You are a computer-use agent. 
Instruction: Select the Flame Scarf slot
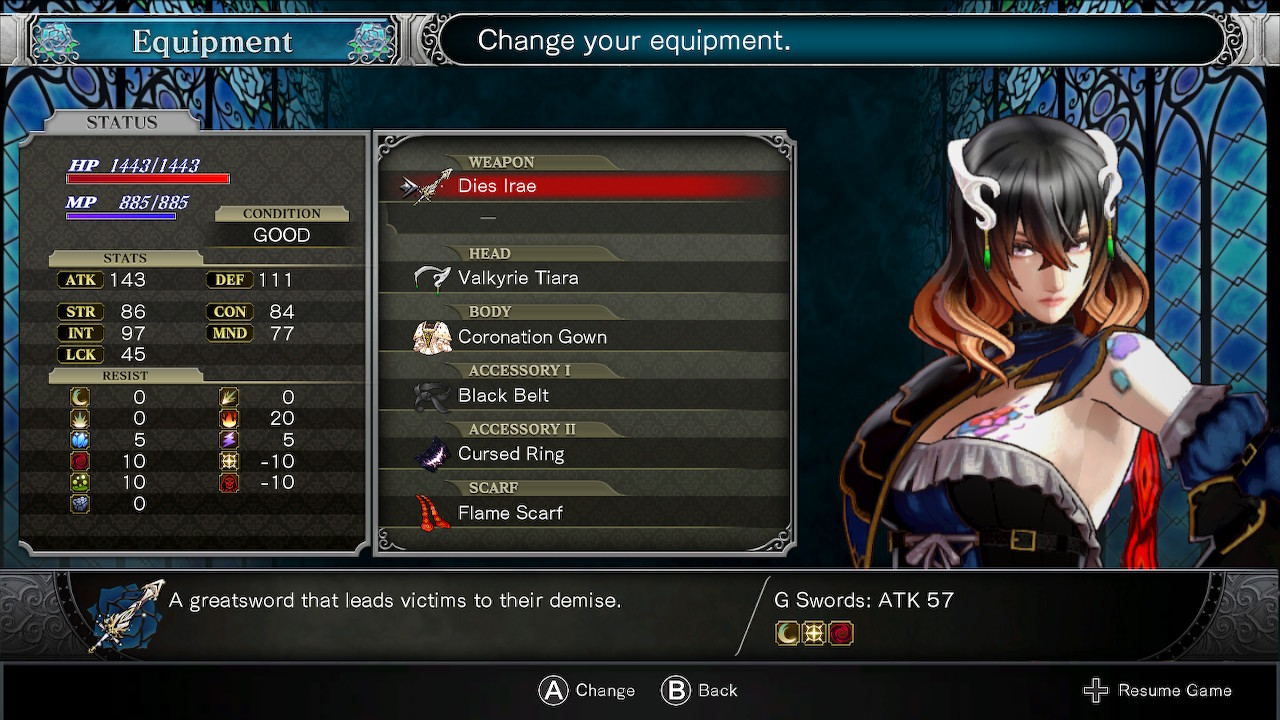[x=584, y=513]
